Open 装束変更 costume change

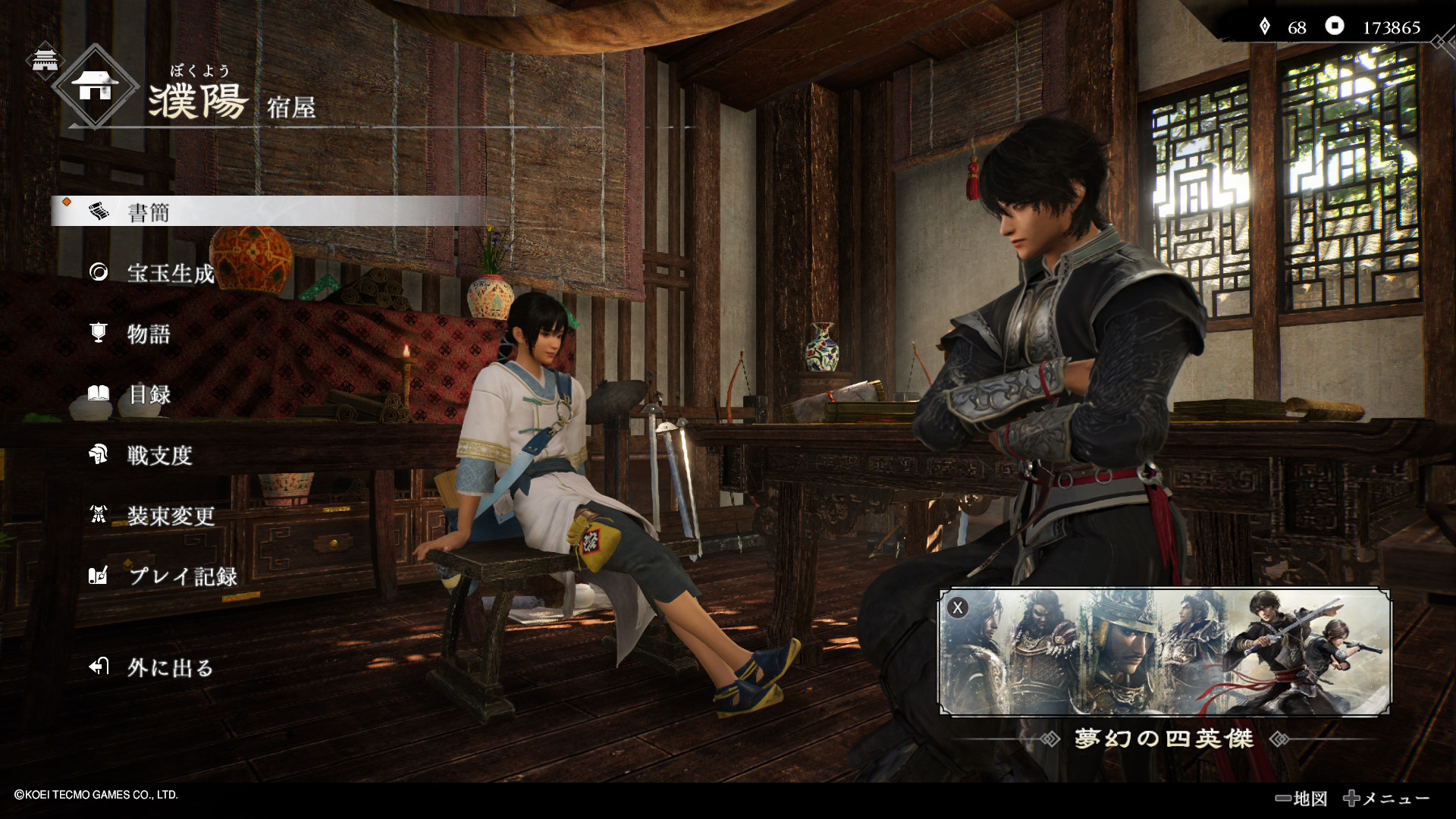tap(170, 516)
